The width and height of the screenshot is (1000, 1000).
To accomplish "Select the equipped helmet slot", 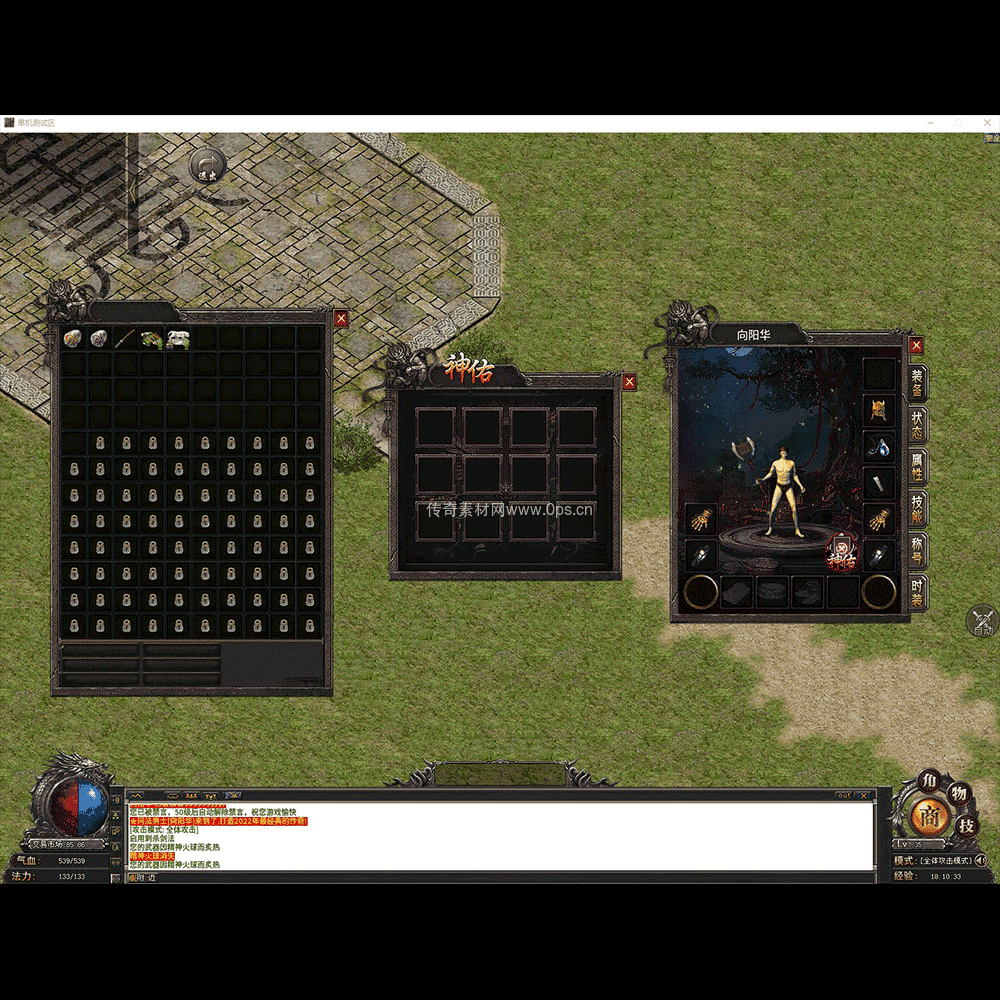I will pyautogui.click(x=879, y=410).
